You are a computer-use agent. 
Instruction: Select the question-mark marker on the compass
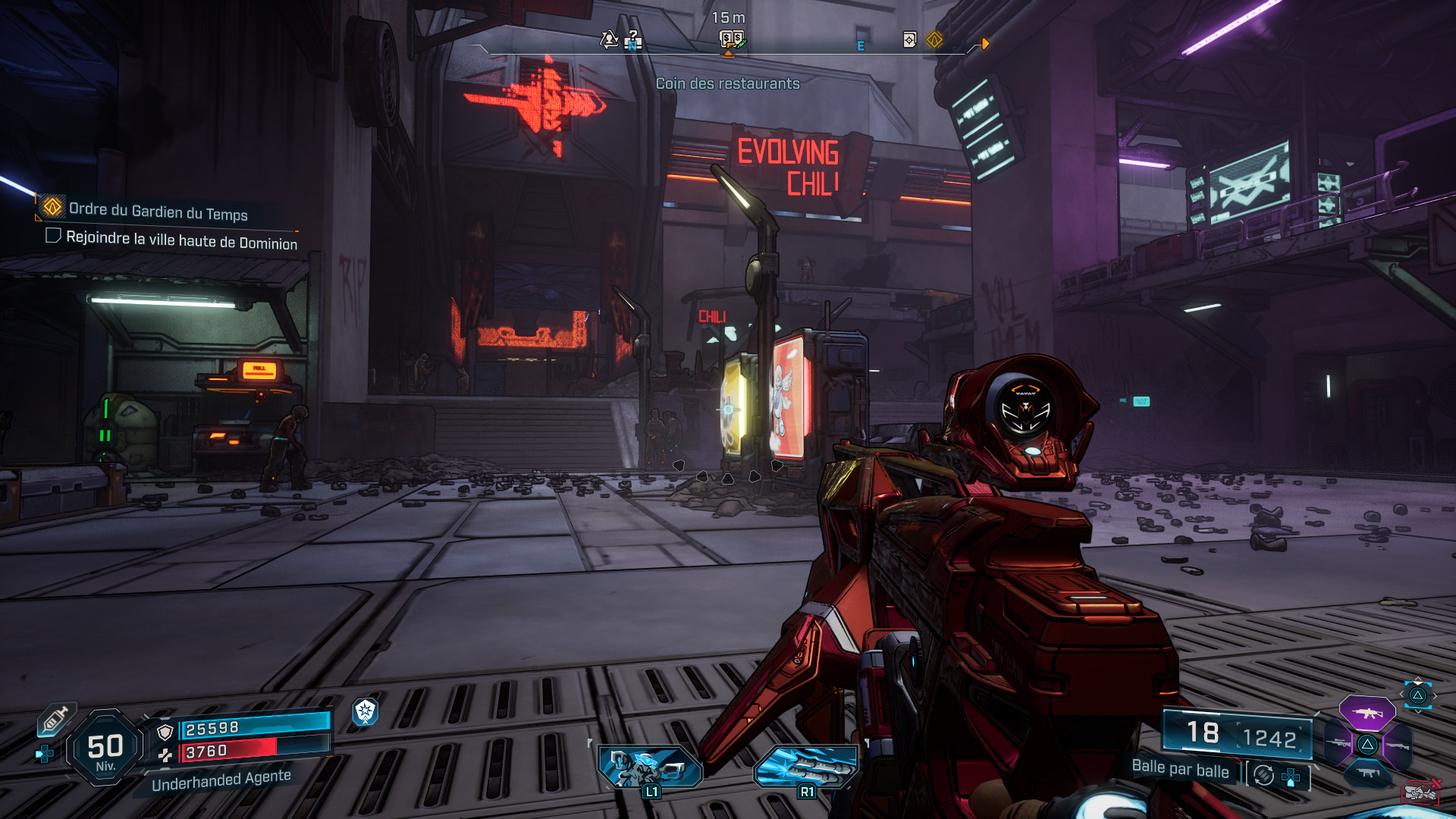(634, 39)
